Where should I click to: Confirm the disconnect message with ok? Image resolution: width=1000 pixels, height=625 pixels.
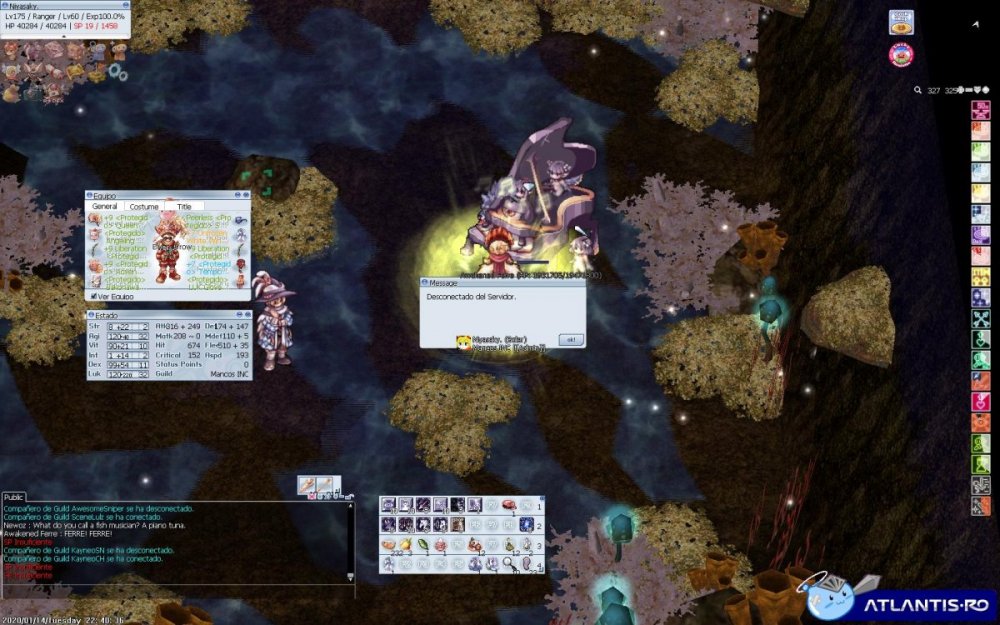pos(571,340)
